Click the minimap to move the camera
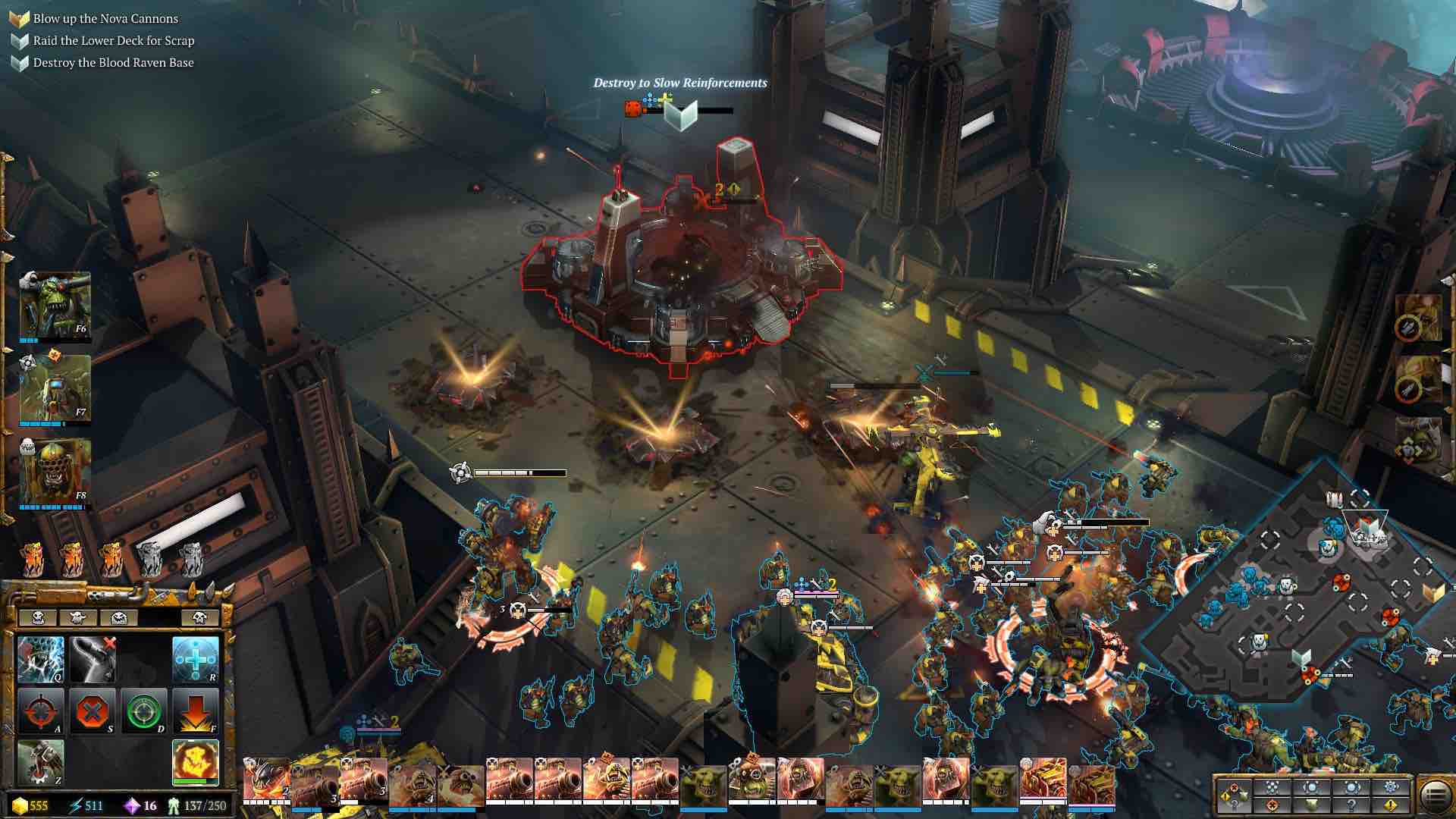 pyautogui.click(x=1289, y=591)
